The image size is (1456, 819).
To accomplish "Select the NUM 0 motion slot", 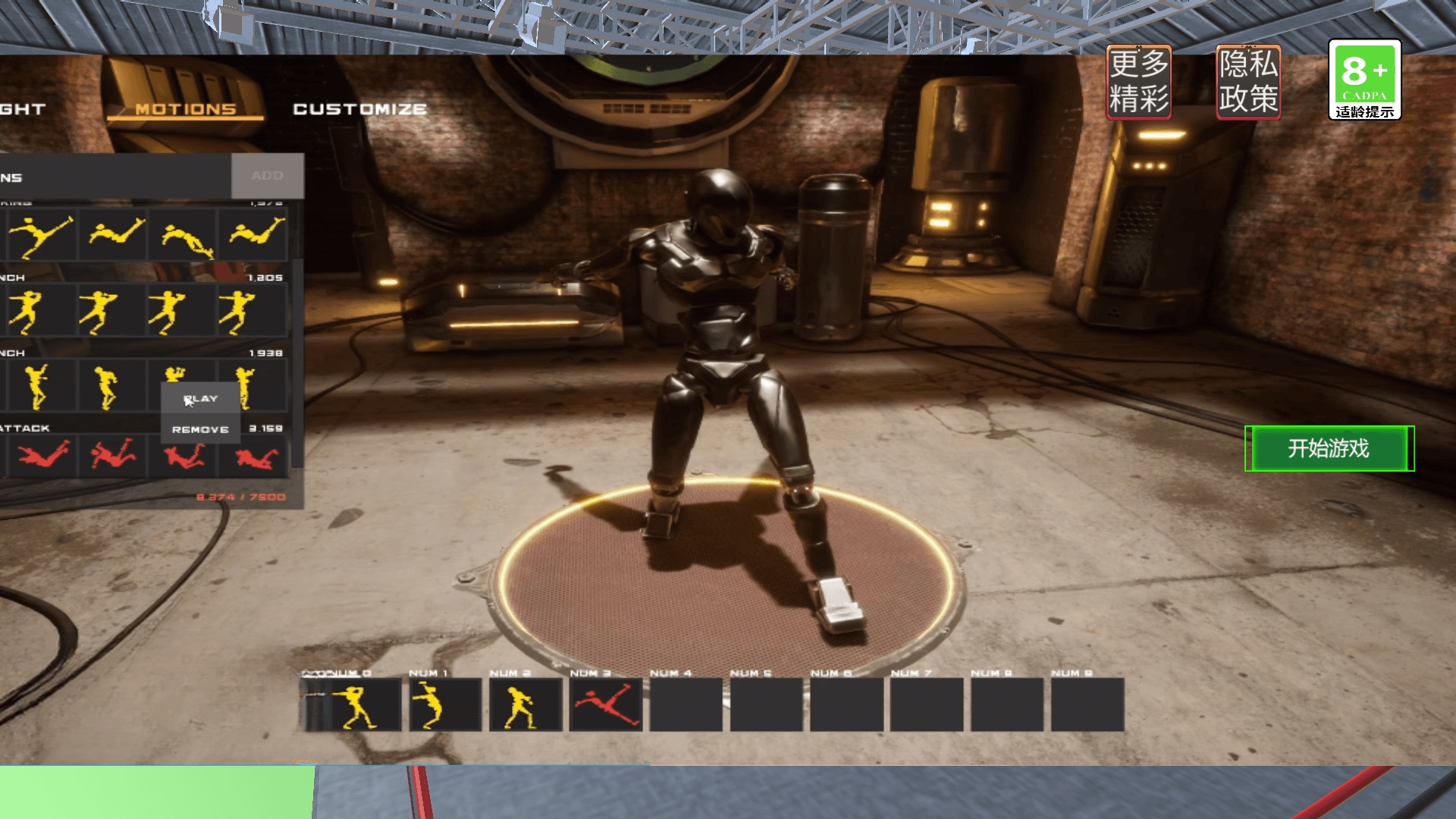I will click(353, 705).
